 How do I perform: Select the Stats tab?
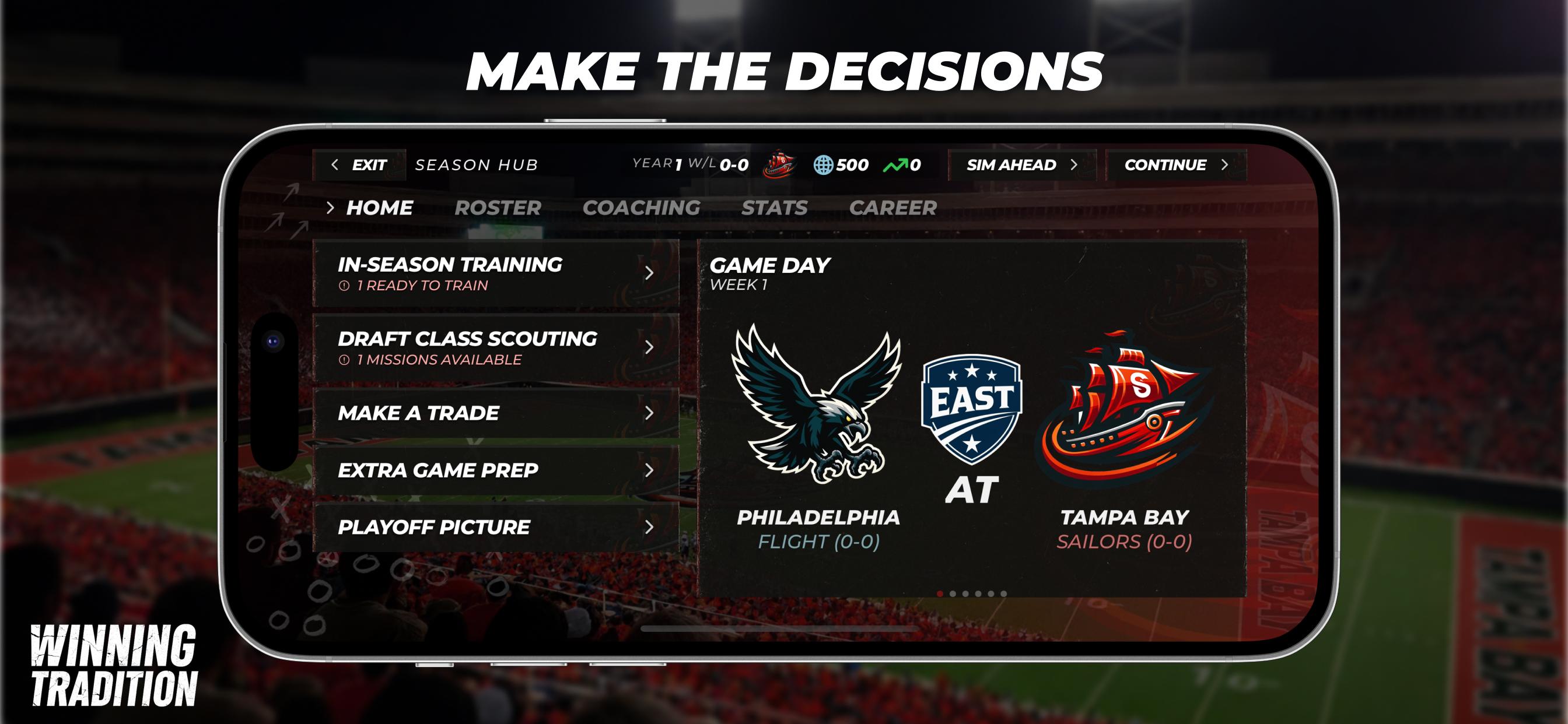tap(774, 208)
